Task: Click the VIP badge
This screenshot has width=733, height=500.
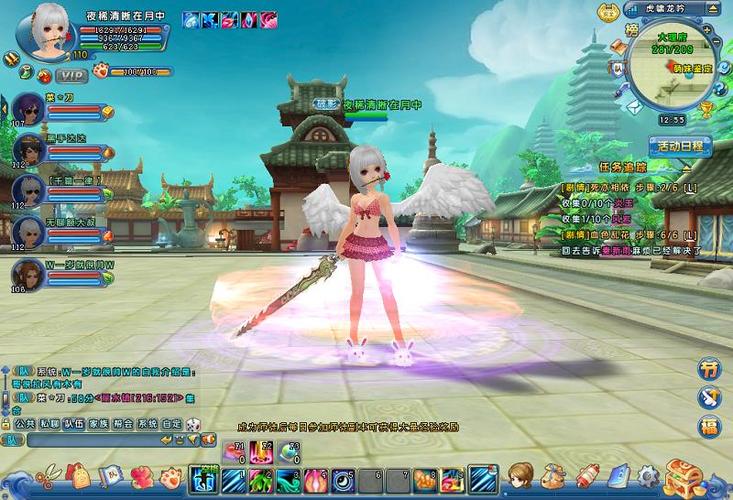Action: pos(71,74)
